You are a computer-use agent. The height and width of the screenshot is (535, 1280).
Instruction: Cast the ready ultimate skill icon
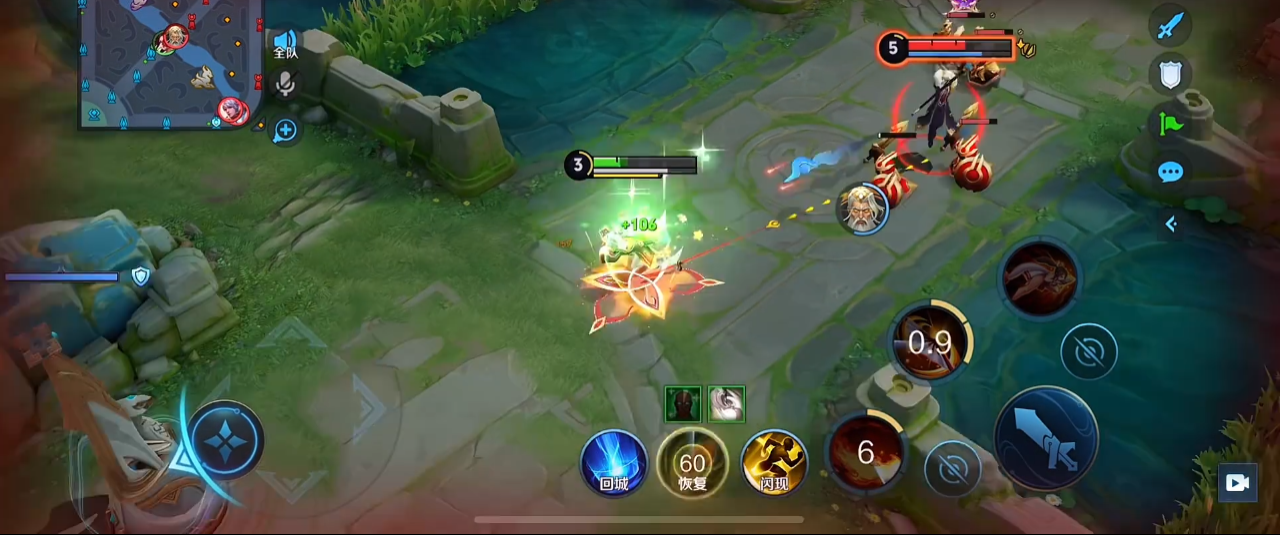pyautogui.click(x=1040, y=278)
